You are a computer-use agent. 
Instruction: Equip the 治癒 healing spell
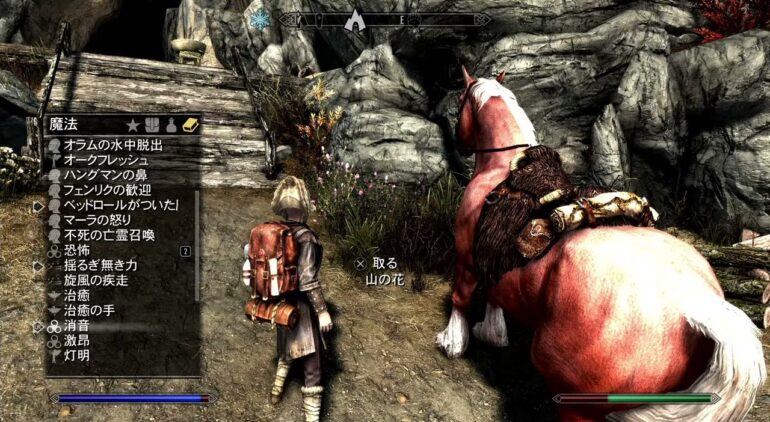coord(77,295)
